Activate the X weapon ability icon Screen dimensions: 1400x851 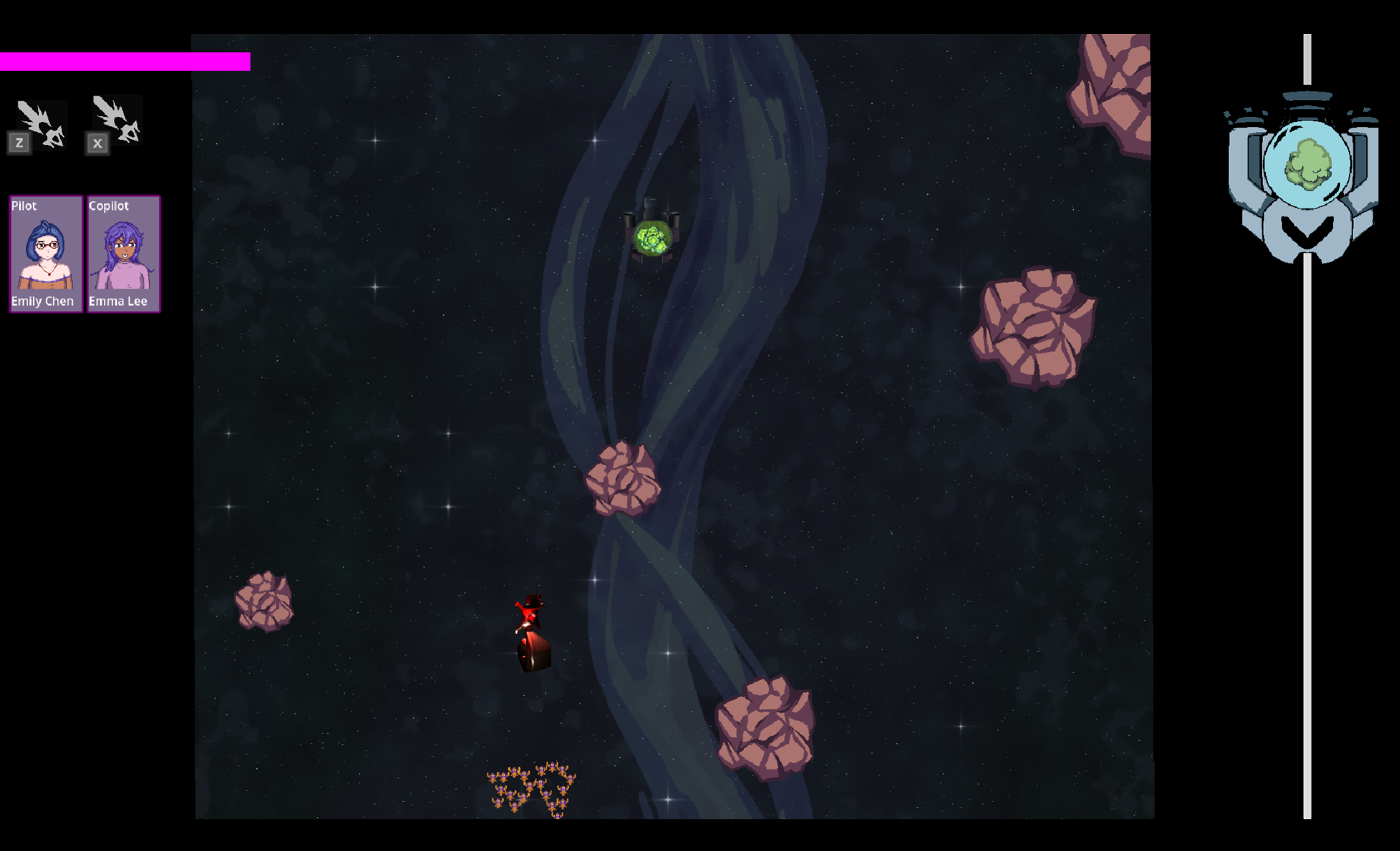[x=115, y=123]
